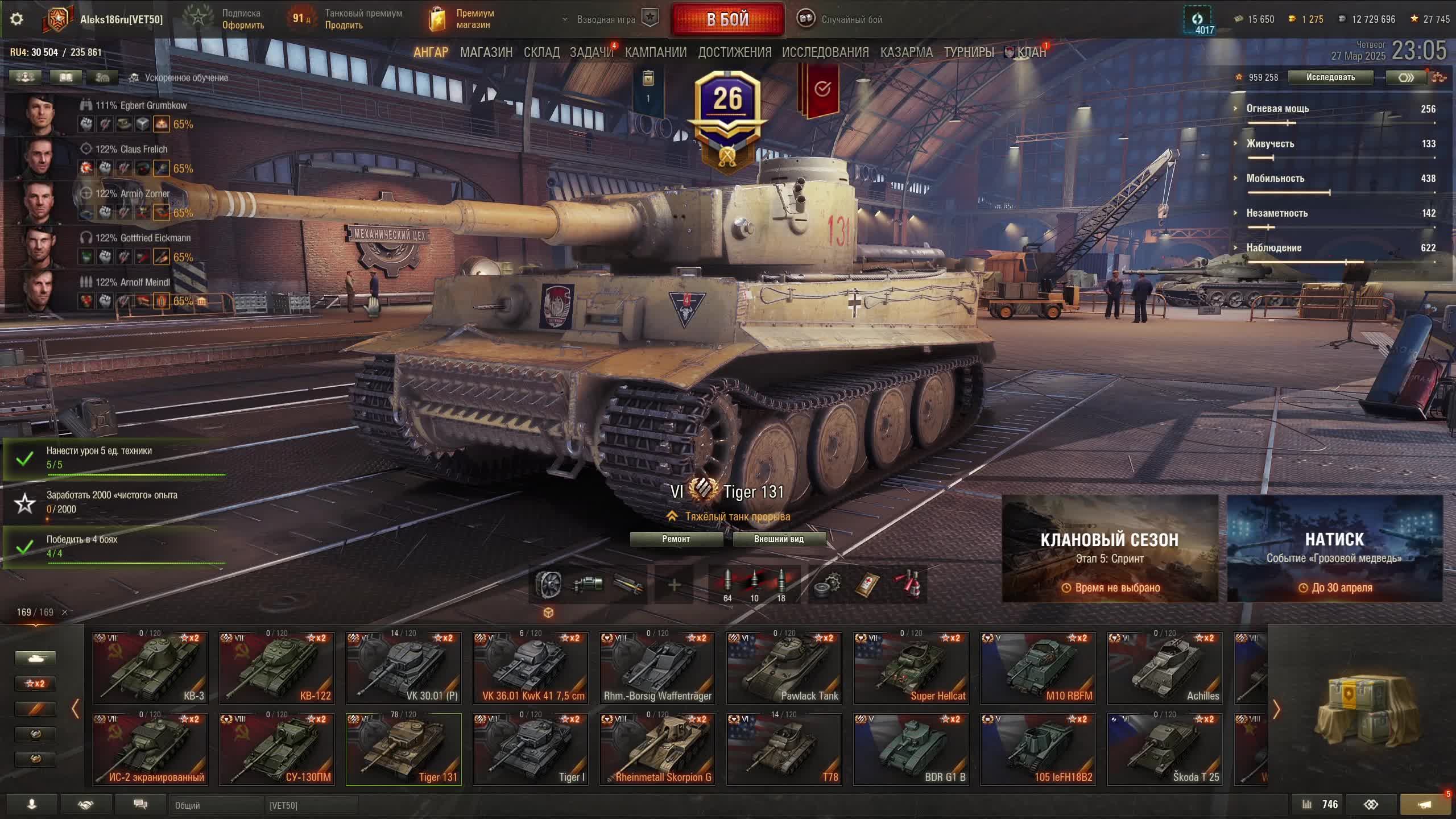Show next tanks with carousel right arrow
The height and width of the screenshot is (819, 1456).
click(x=1276, y=709)
